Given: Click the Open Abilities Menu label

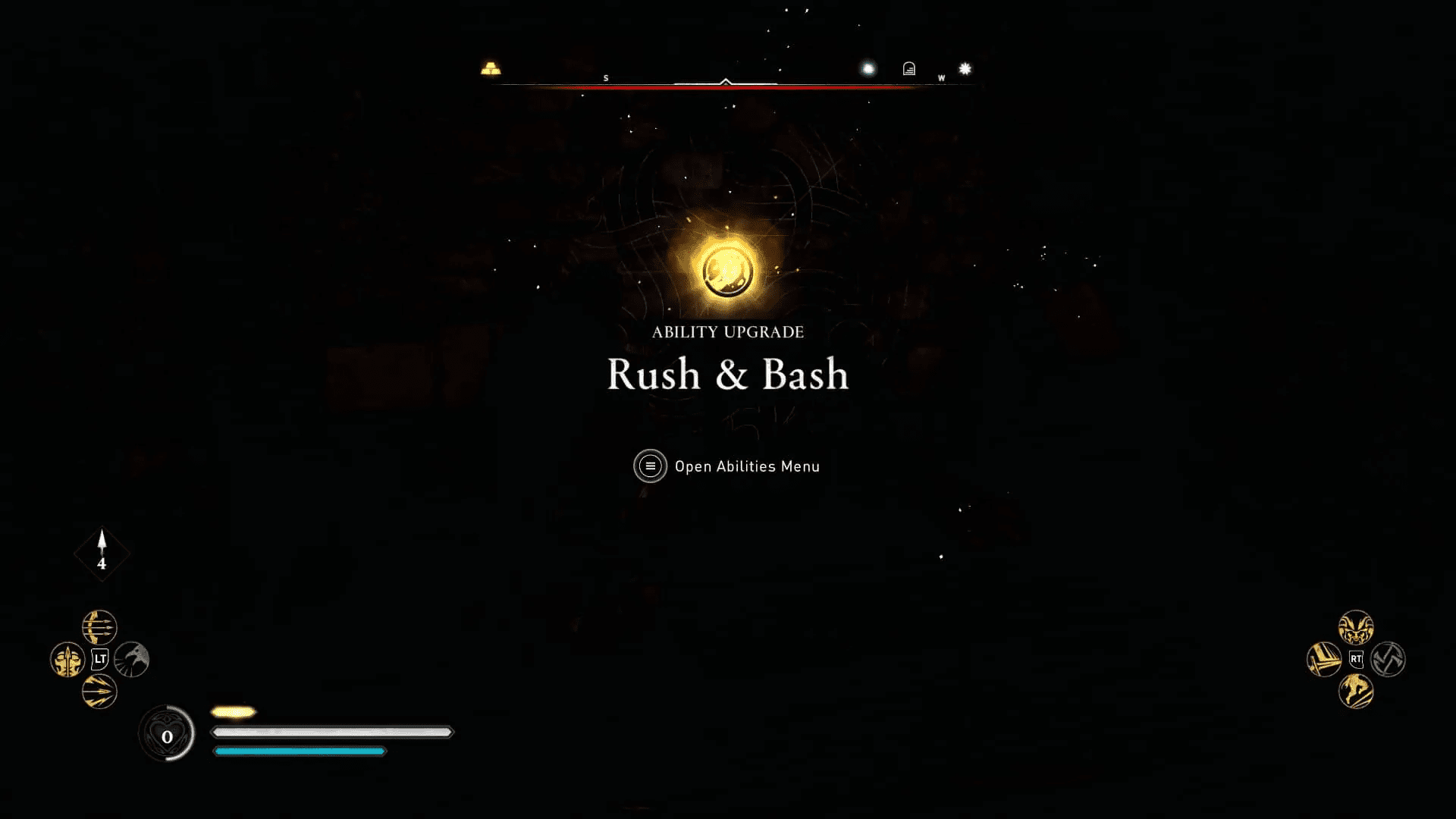Looking at the screenshot, I should pos(747,466).
